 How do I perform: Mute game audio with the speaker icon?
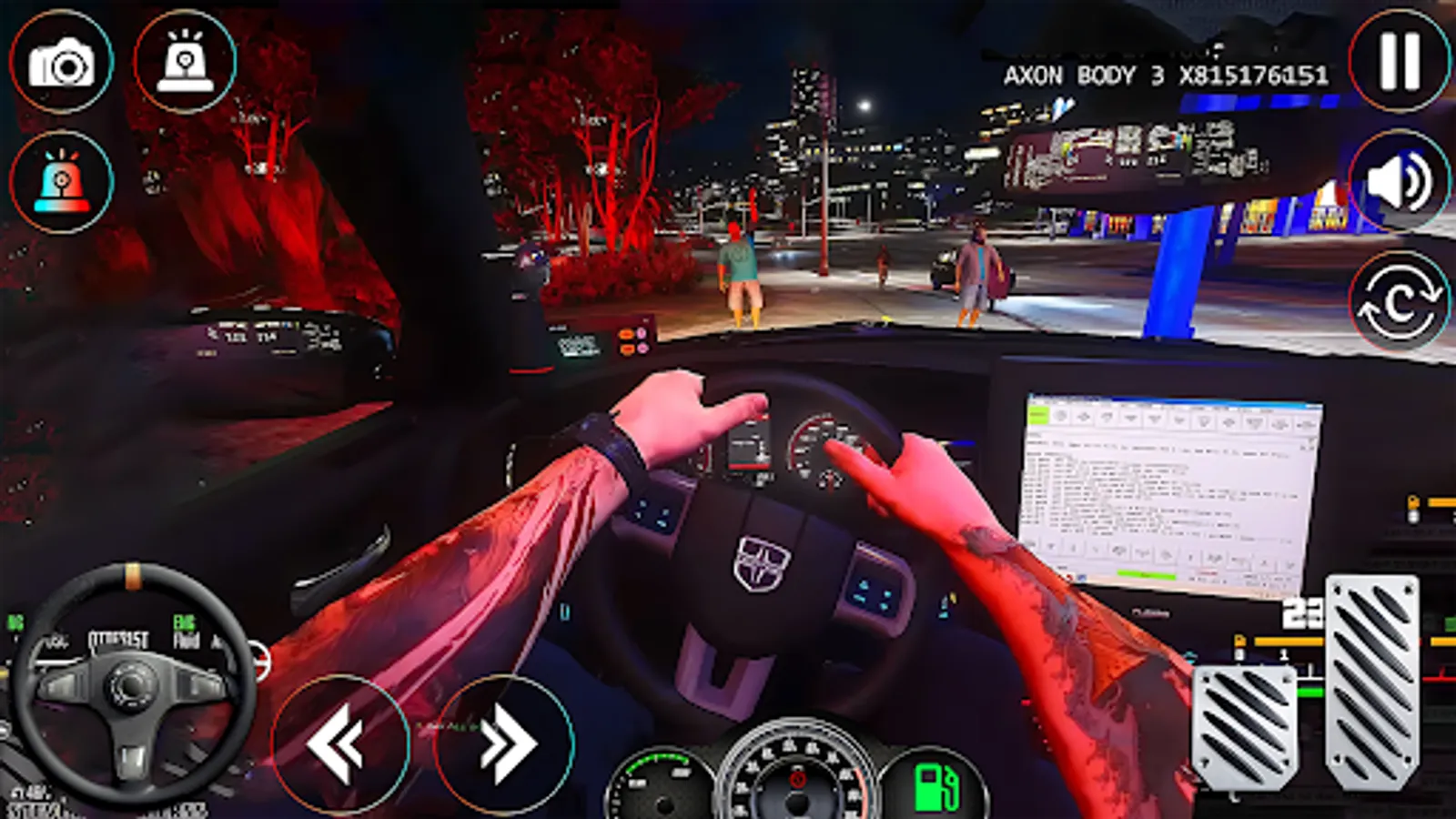point(1397,182)
